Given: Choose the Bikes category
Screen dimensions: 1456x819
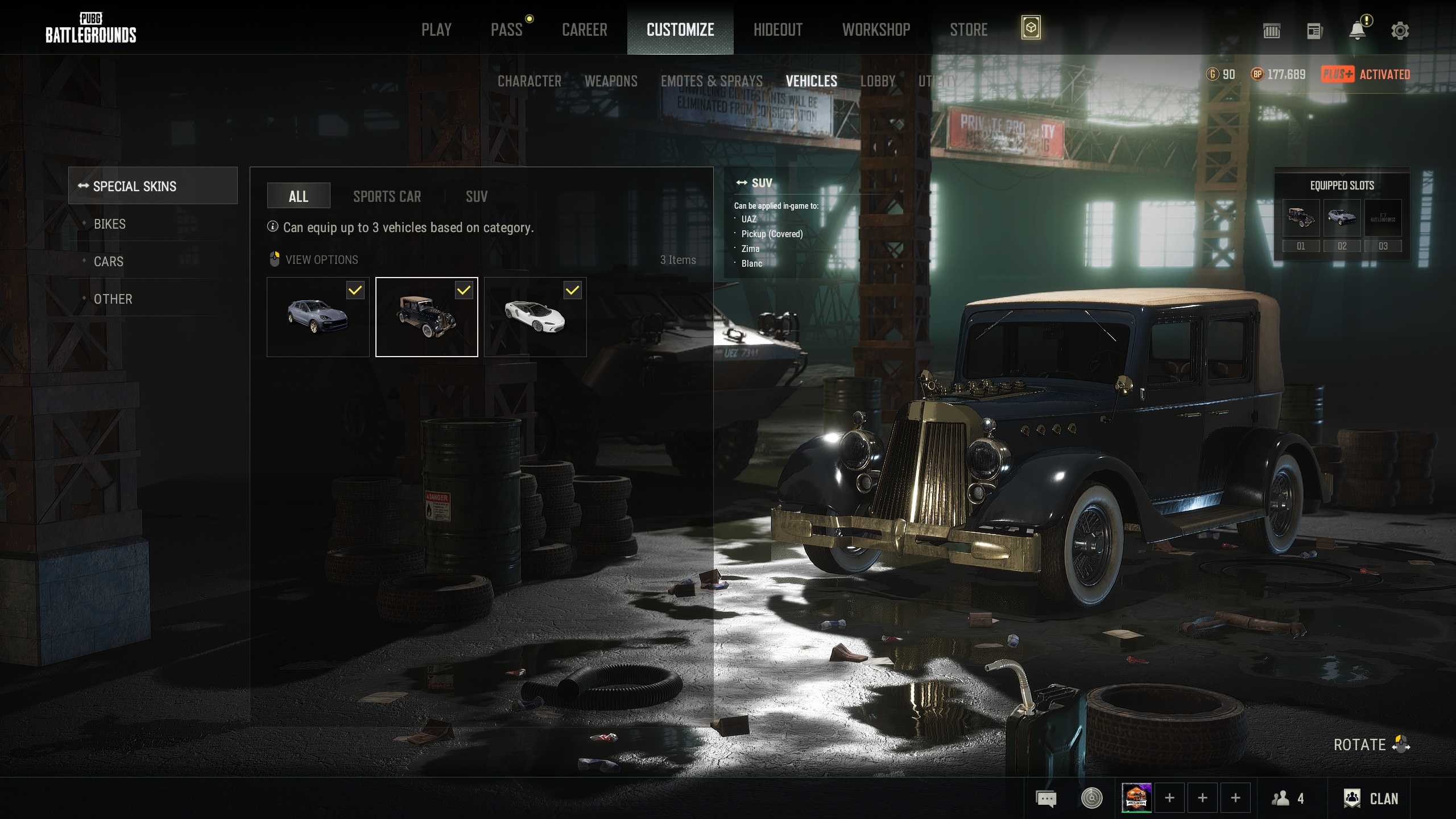Looking at the screenshot, I should coord(110,224).
